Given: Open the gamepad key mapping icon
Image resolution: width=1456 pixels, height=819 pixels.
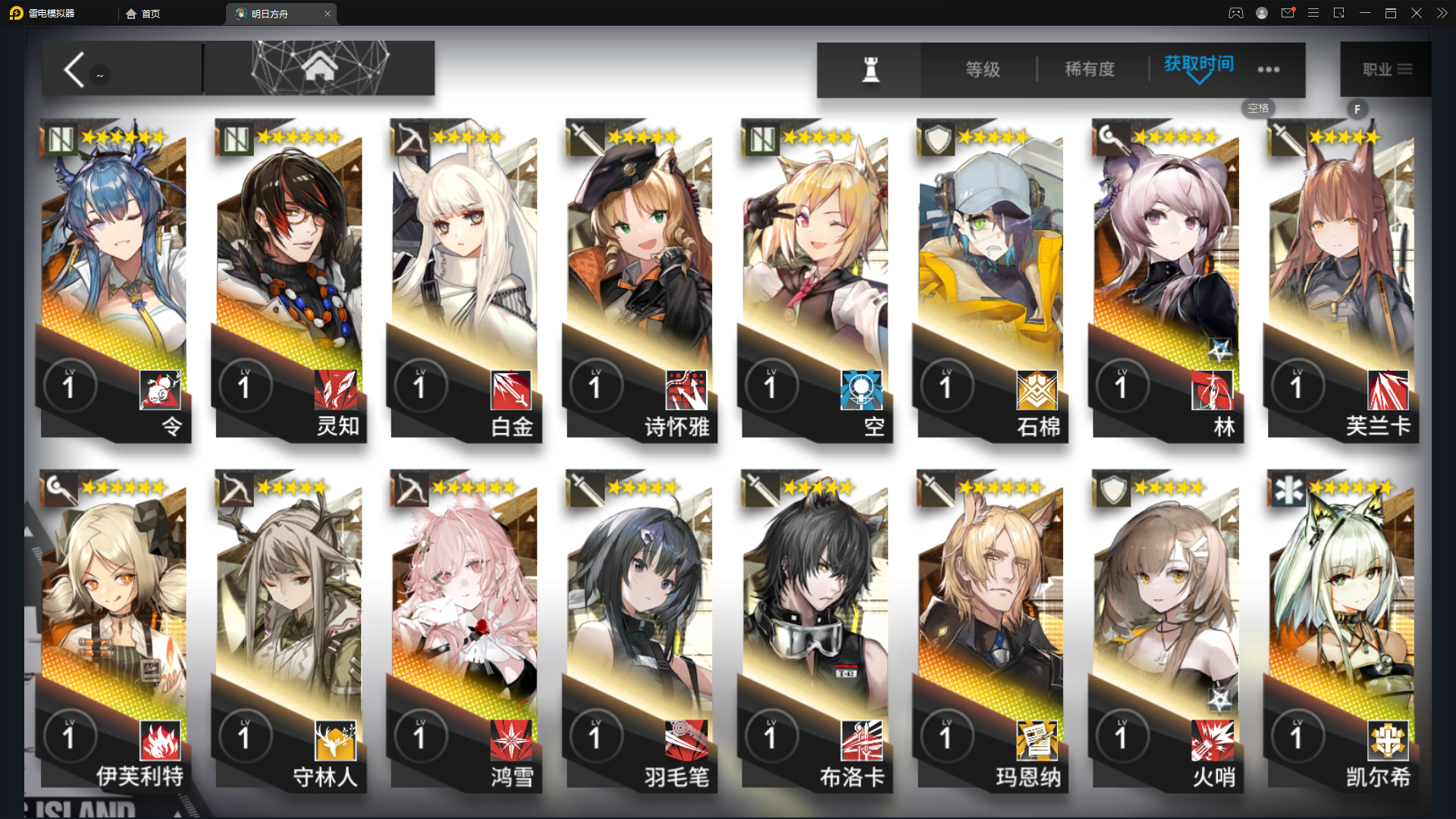Looking at the screenshot, I should (x=1236, y=13).
